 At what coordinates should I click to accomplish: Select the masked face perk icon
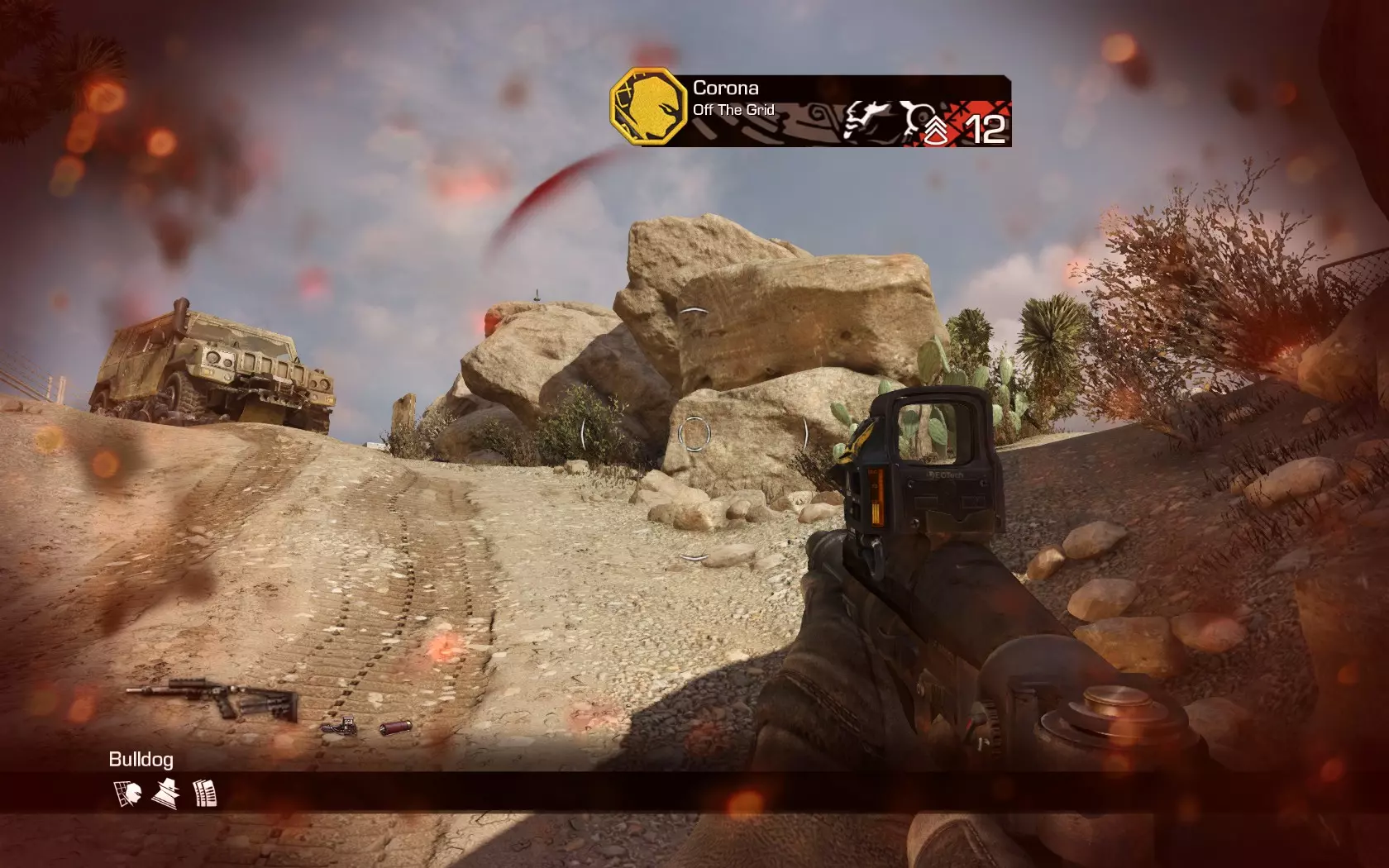coord(127,794)
